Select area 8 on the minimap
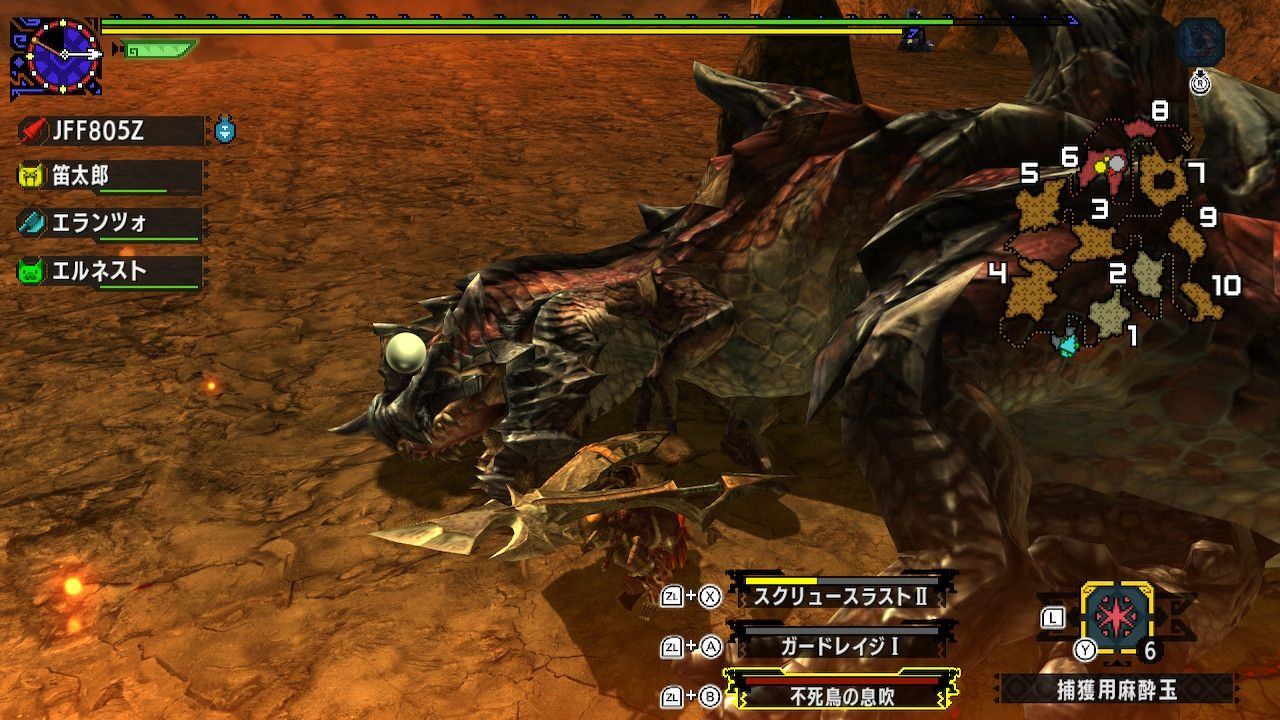This screenshot has height=720, width=1280. pos(1140,128)
